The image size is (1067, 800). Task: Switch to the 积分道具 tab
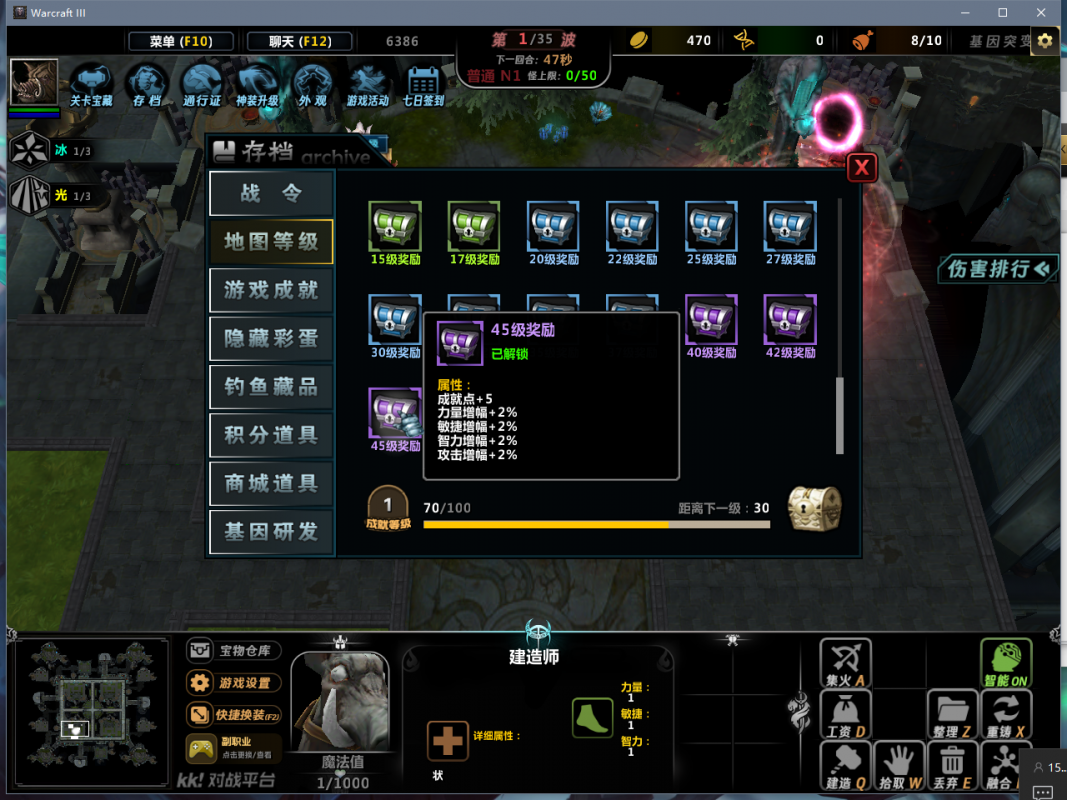[271, 435]
